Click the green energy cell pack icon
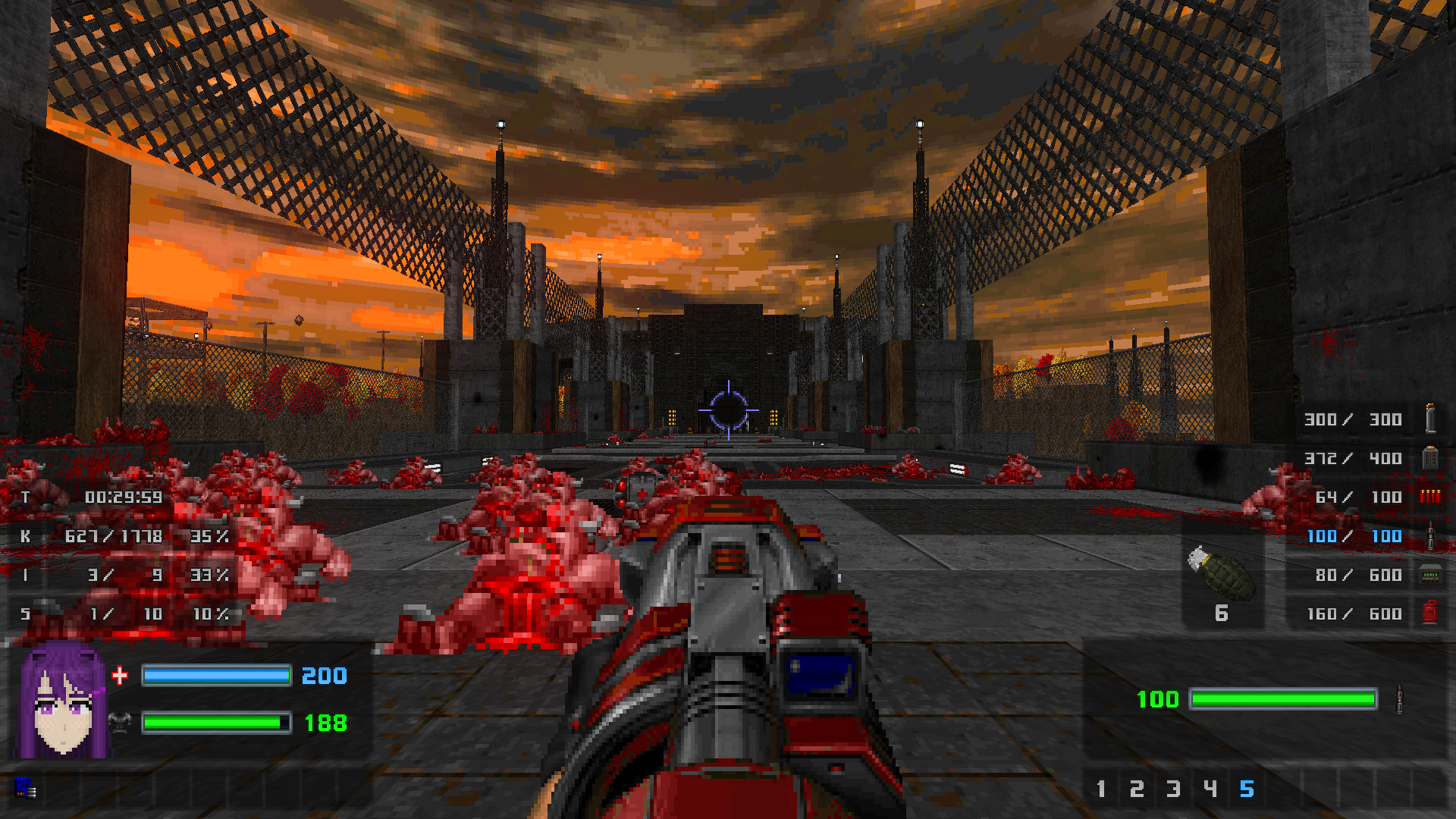This screenshot has height=819, width=1456. 1430,575
